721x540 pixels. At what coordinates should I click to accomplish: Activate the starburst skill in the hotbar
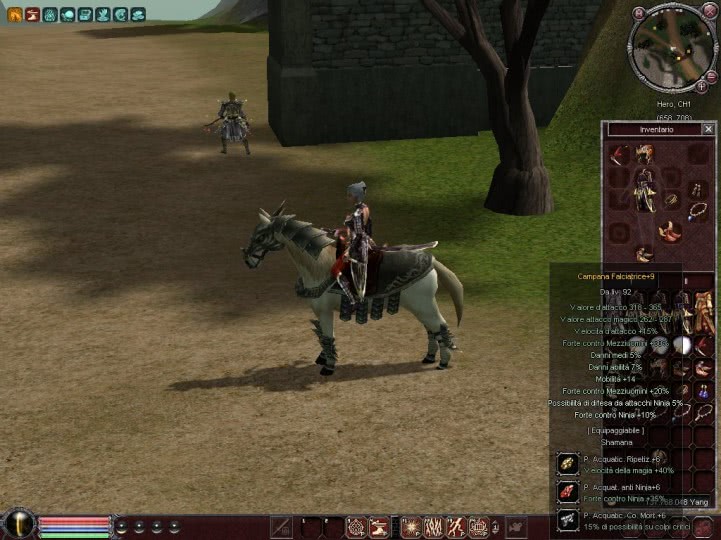click(410, 526)
